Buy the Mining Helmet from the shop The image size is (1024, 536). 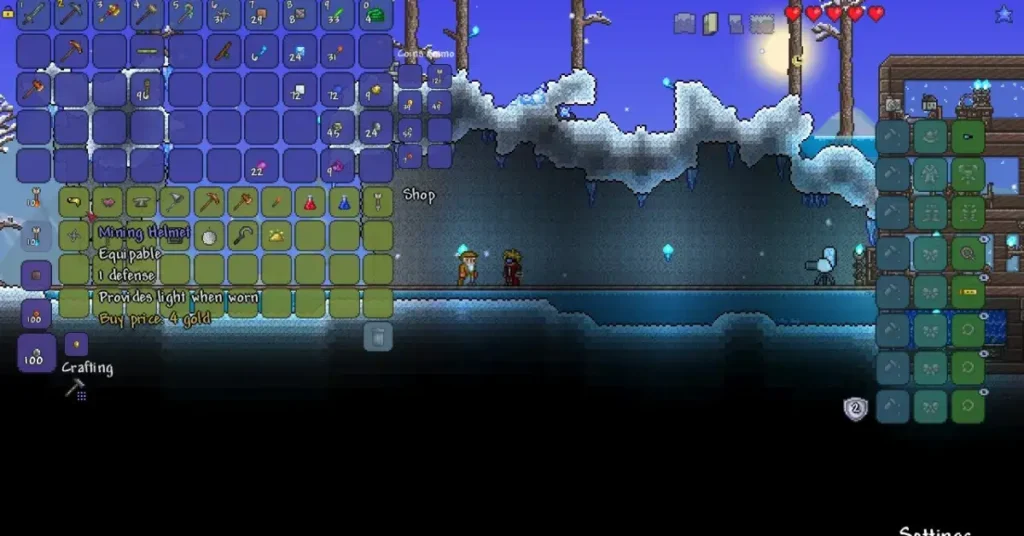click(x=175, y=236)
